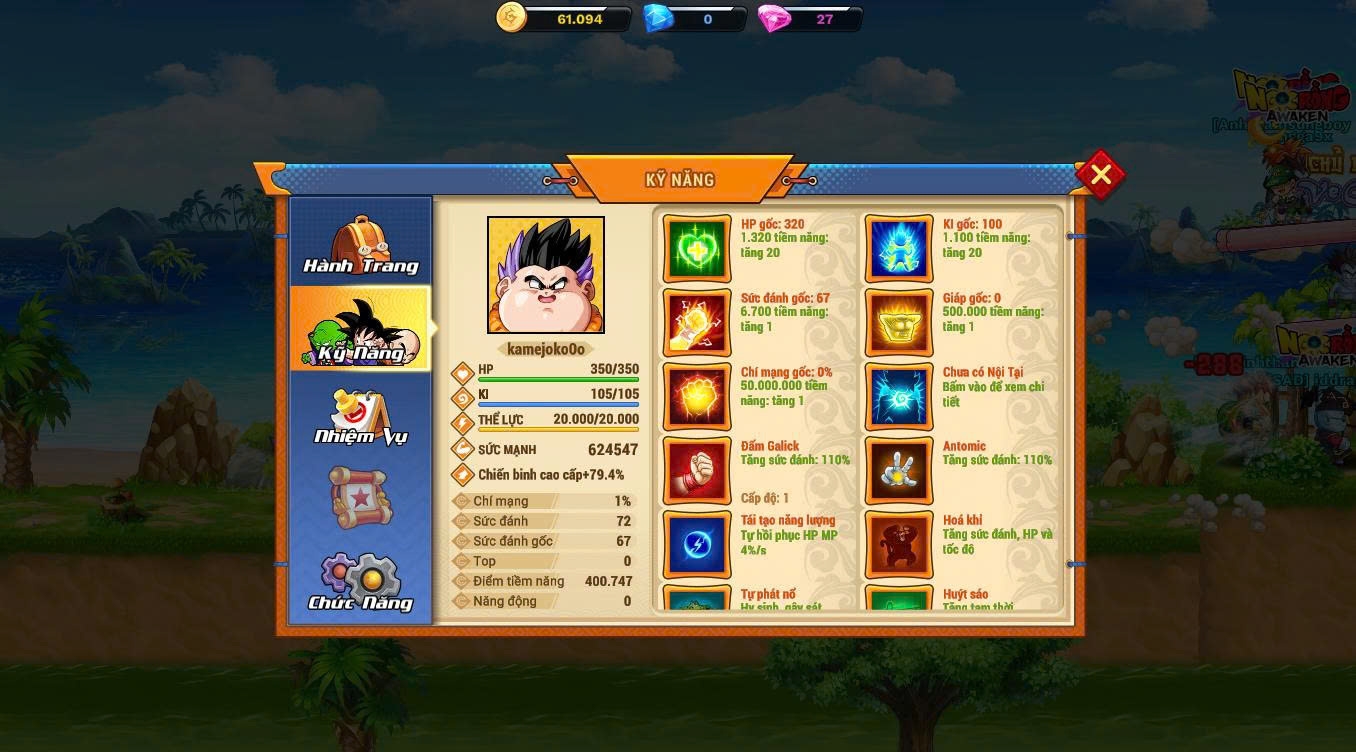Close the Kỹ Năng window
The height and width of the screenshot is (752, 1356).
click(x=1100, y=176)
